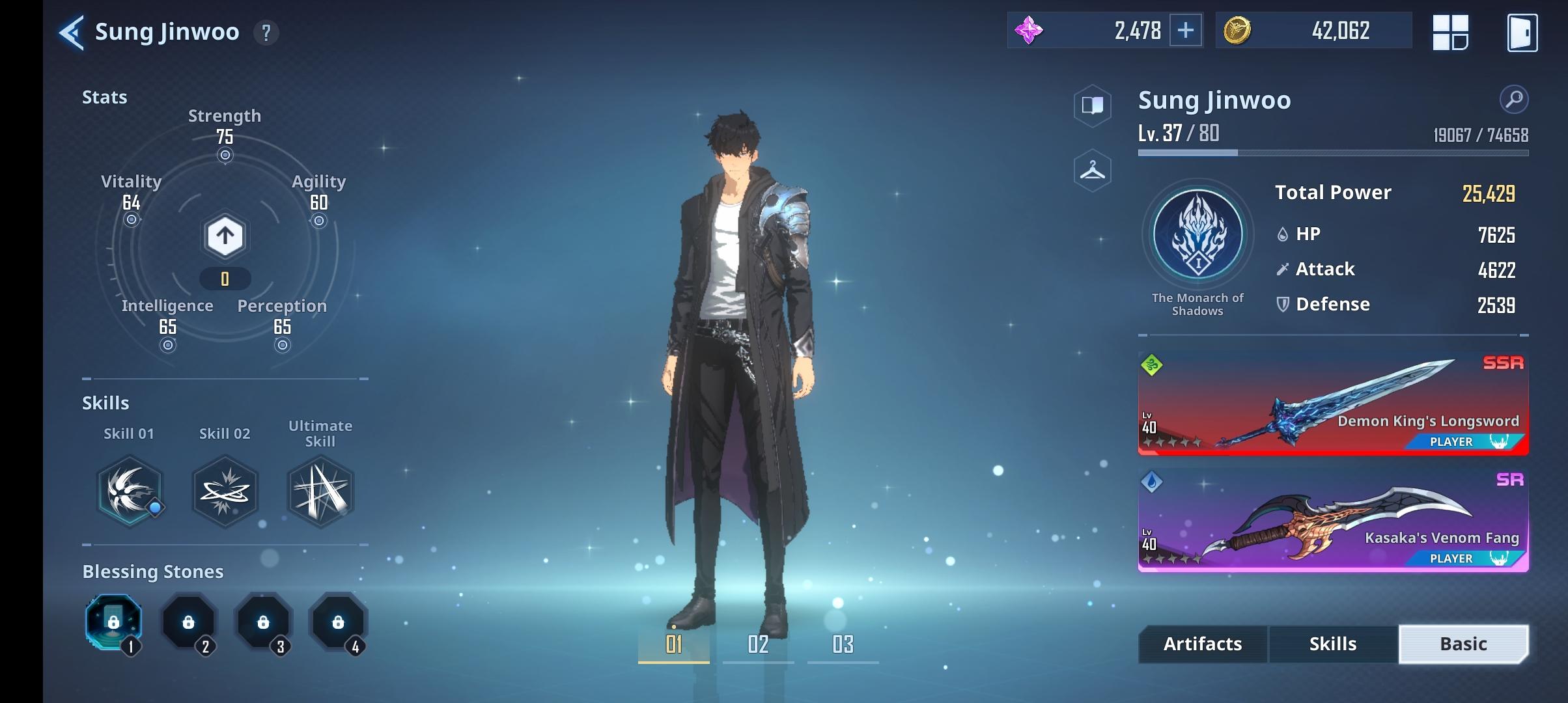Go back using the arrow beside Sung Jinwoo

[72, 33]
